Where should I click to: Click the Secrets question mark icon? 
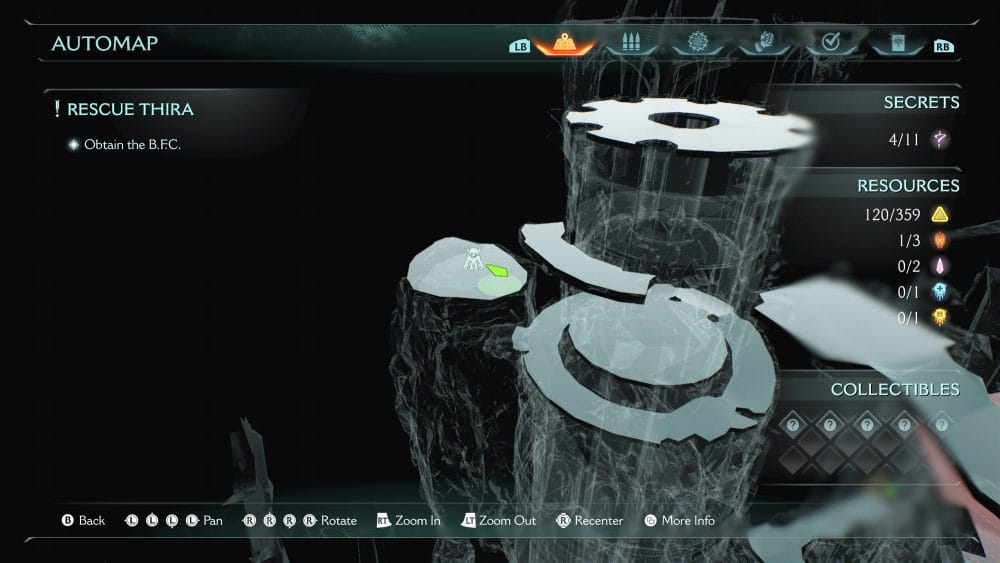[x=940, y=140]
